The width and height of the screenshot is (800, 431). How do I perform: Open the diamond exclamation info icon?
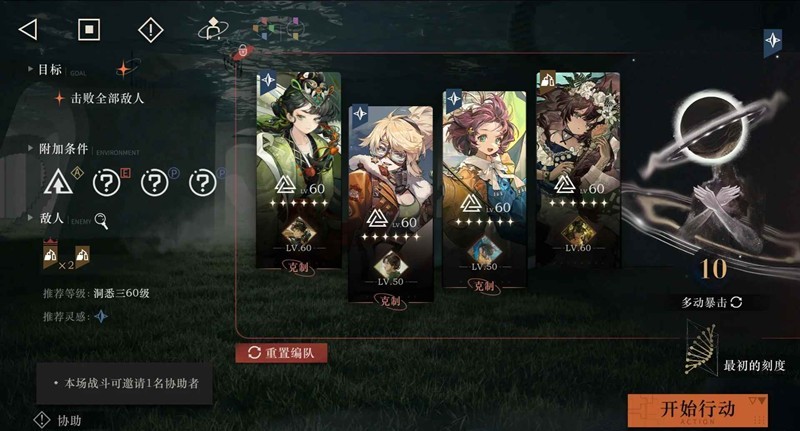pos(150,29)
